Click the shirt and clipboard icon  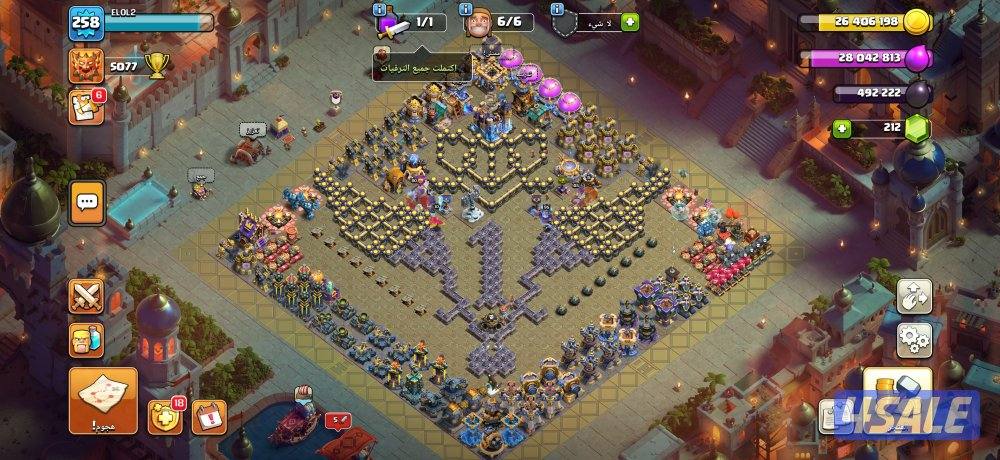[x=835, y=409]
